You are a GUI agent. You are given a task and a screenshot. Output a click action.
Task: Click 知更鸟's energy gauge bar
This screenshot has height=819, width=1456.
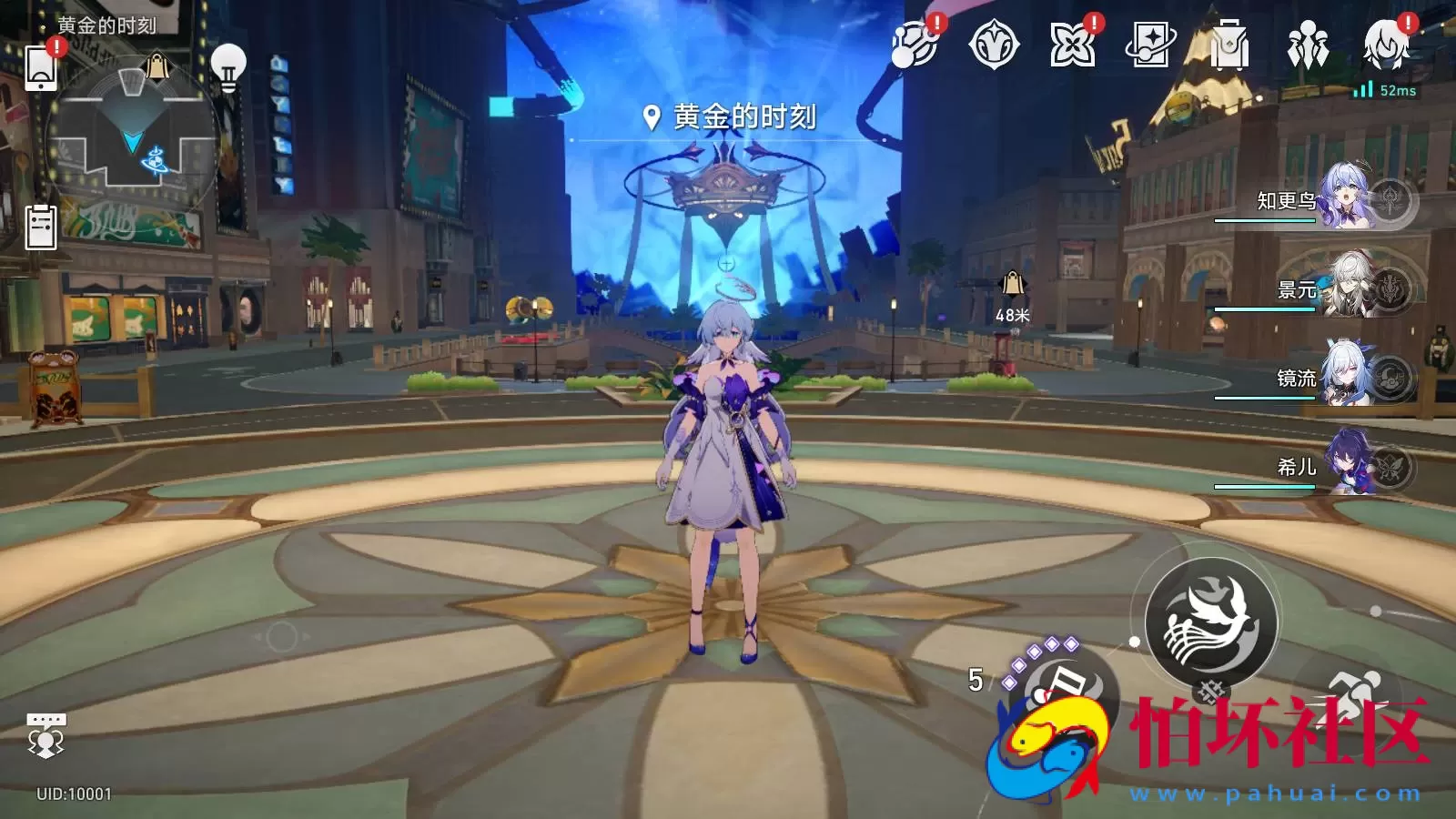coord(1265,221)
